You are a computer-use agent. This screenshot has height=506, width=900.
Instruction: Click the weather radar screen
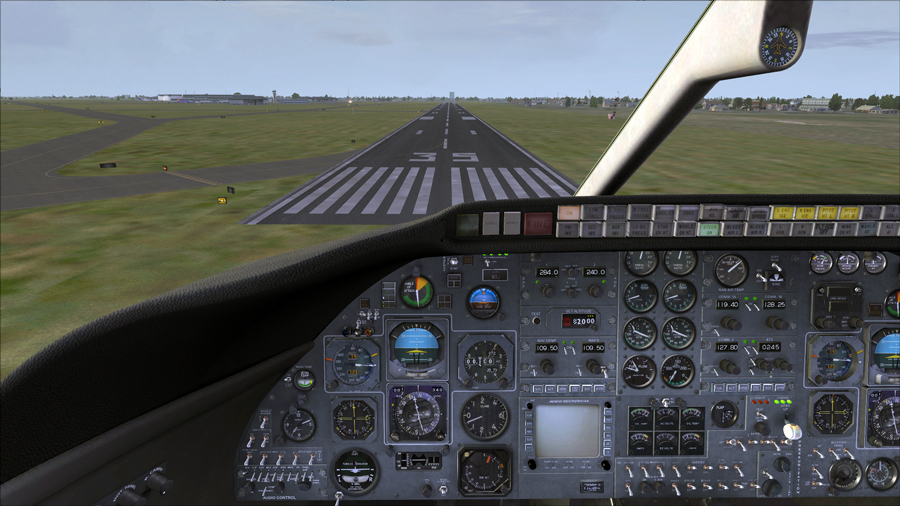coord(567,431)
